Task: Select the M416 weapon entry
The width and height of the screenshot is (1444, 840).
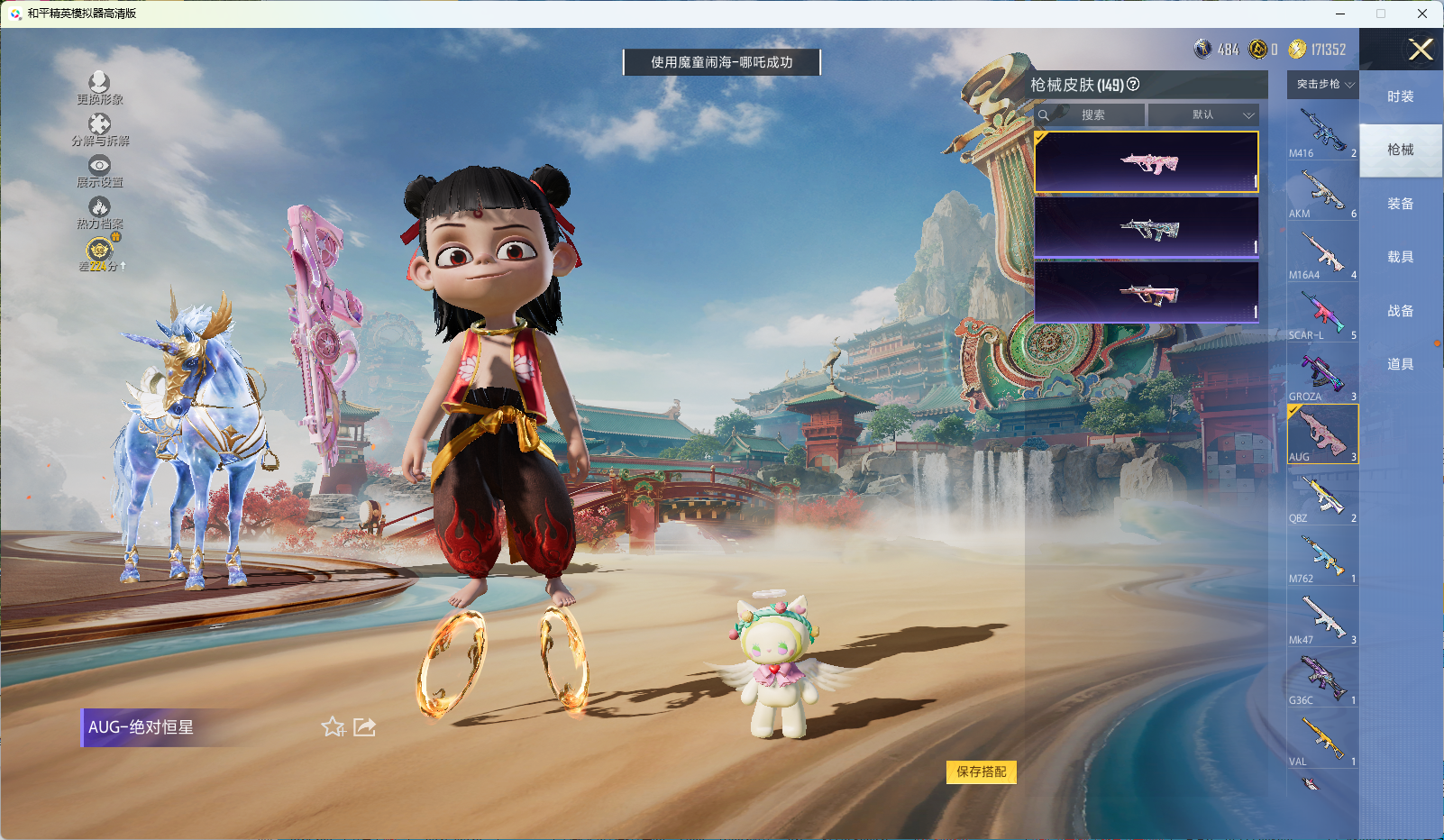Action: point(1322,132)
